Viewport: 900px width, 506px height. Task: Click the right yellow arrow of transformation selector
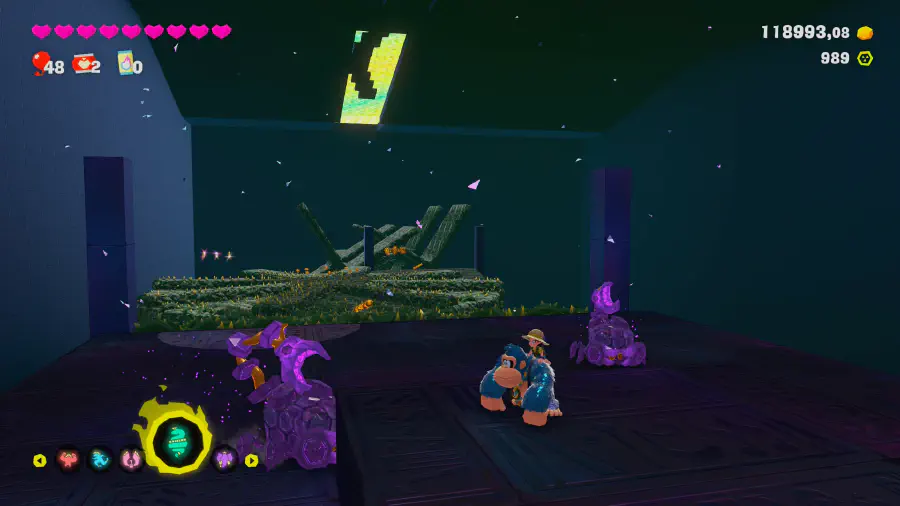tap(251, 461)
